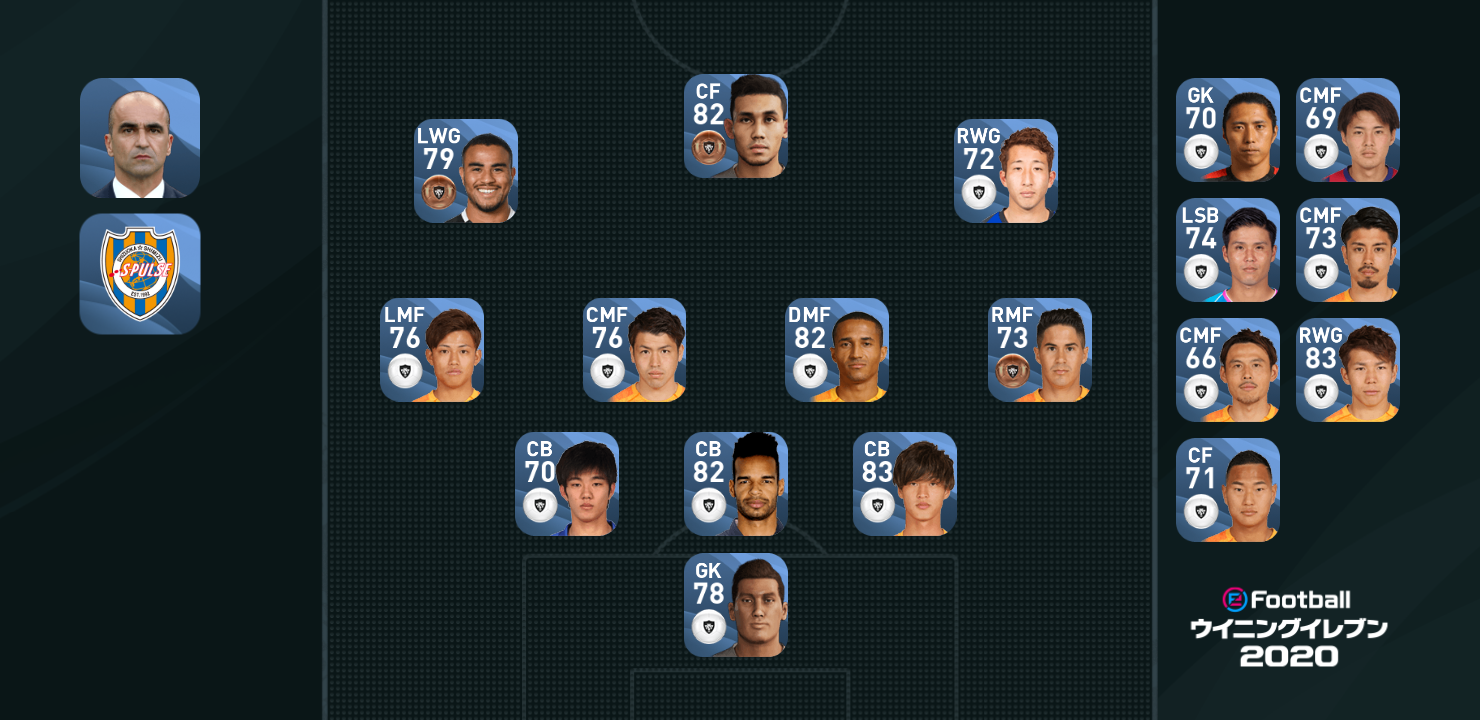Select the LMF 76 midfielder card
The height and width of the screenshot is (720, 1480).
pyautogui.click(x=431, y=350)
